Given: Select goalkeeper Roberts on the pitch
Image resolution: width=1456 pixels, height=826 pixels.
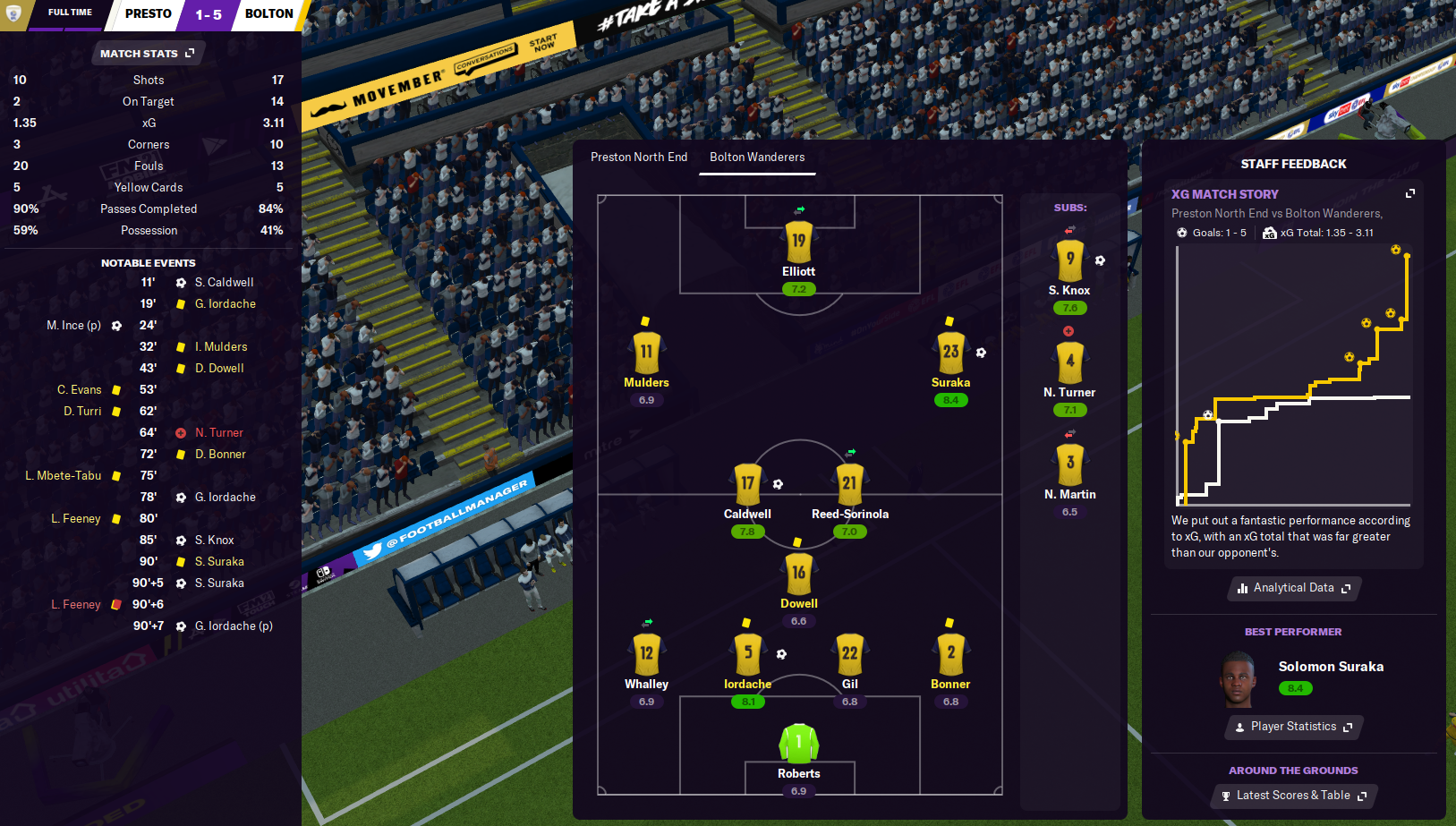Looking at the screenshot, I should (798, 744).
